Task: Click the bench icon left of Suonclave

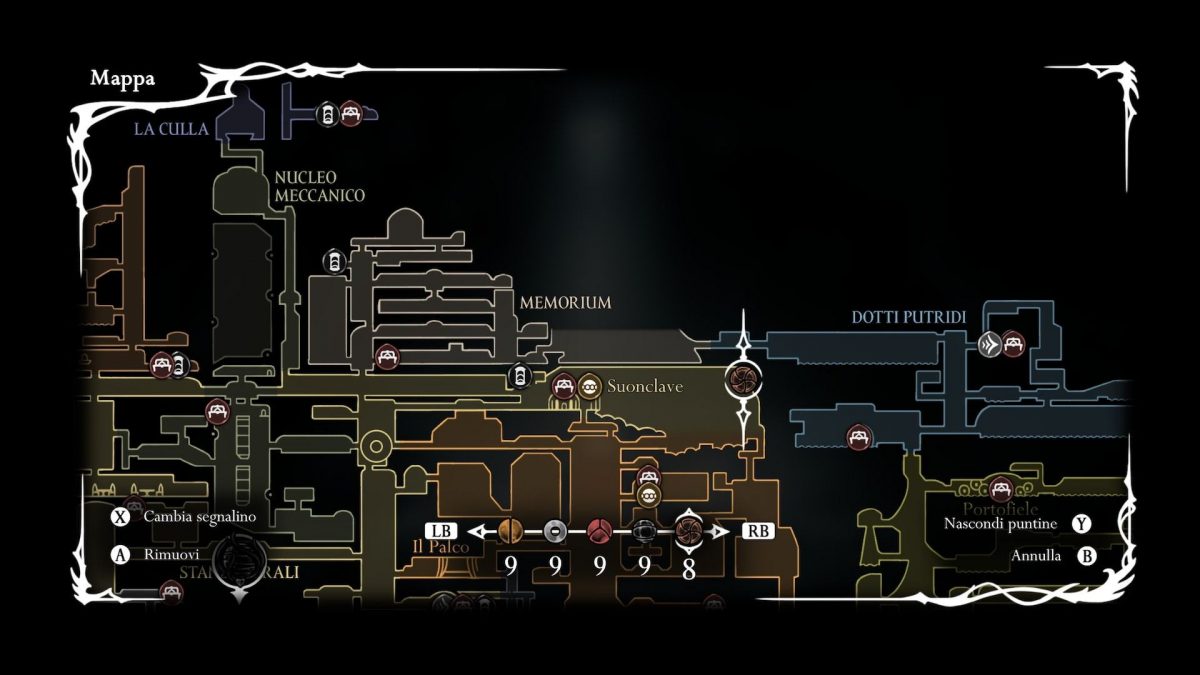Action: (x=564, y=386)
